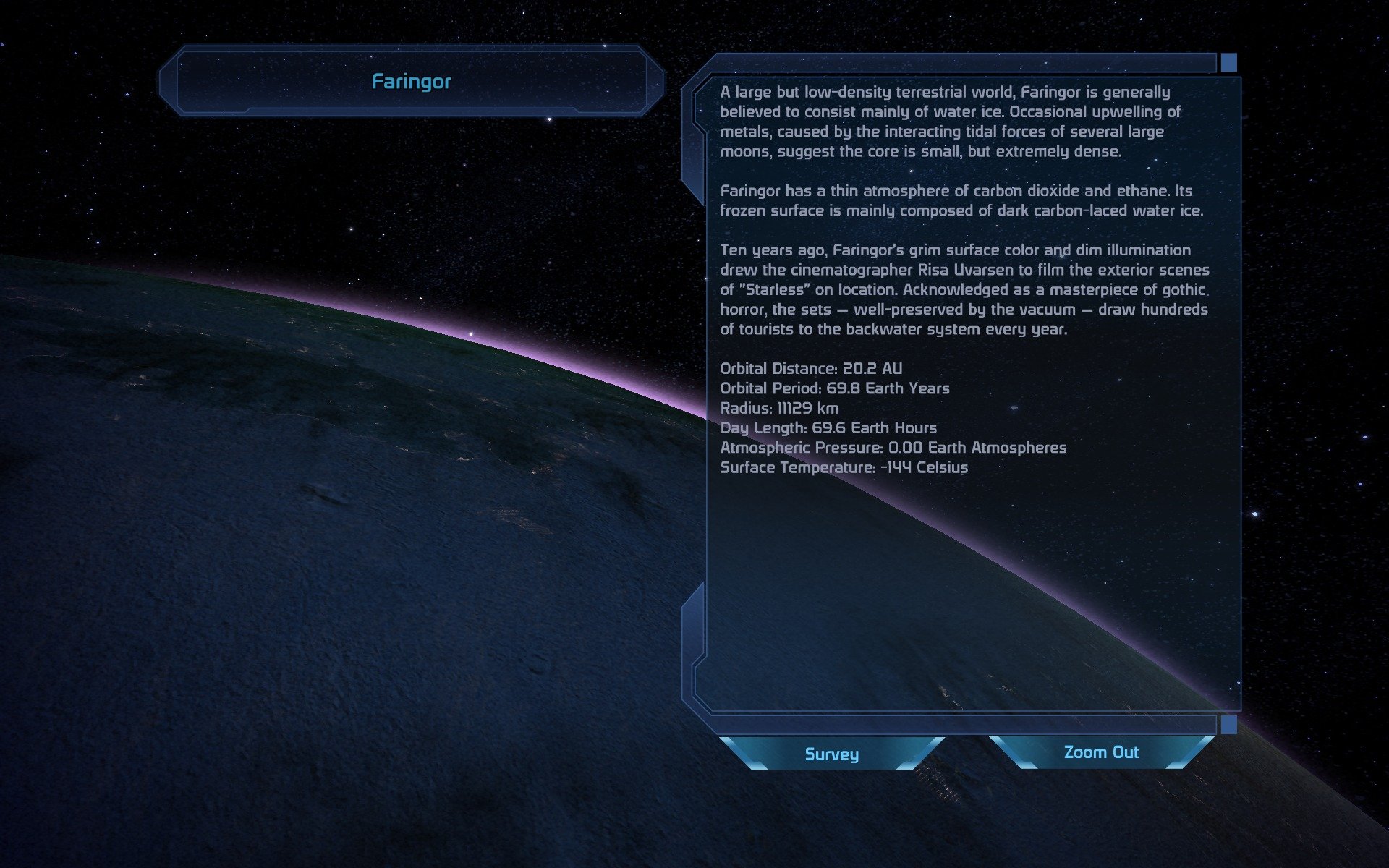Start a Survey of planet Faringor
This screenshot has height=868, width=1389.
831,754
